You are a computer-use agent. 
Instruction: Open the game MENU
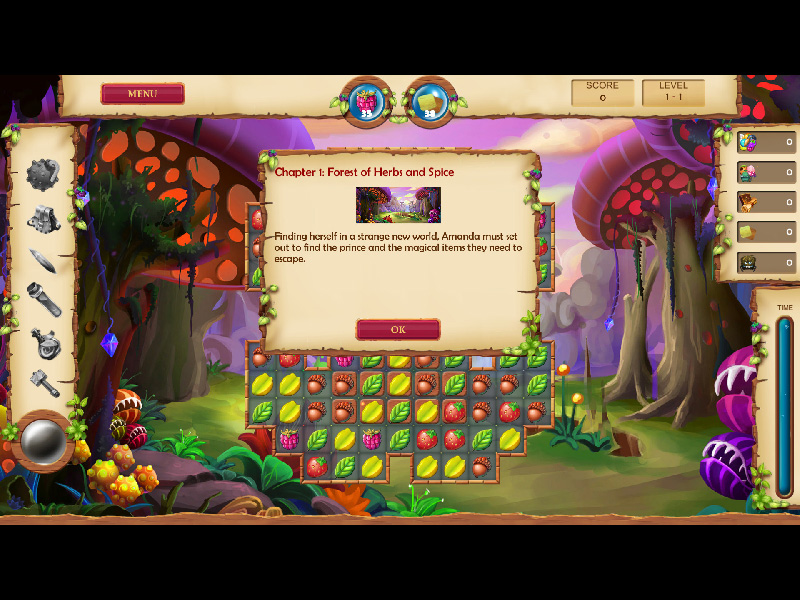pyautogui.click(x=142, y=94)
